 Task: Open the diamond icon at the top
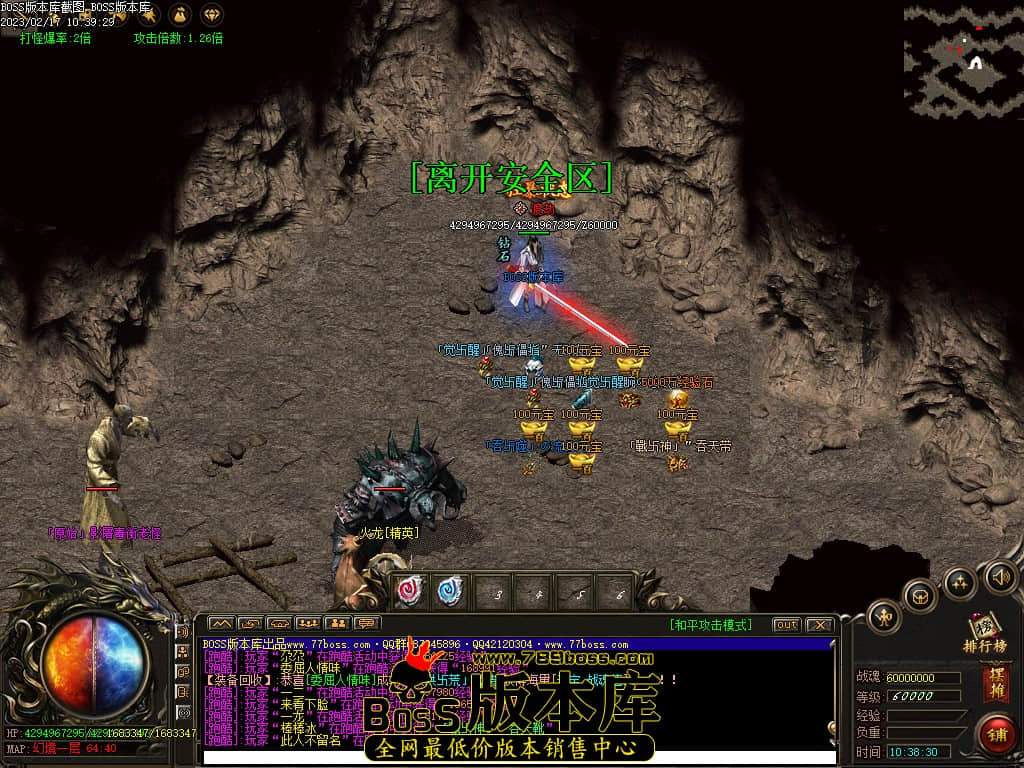tap(213, 15)
